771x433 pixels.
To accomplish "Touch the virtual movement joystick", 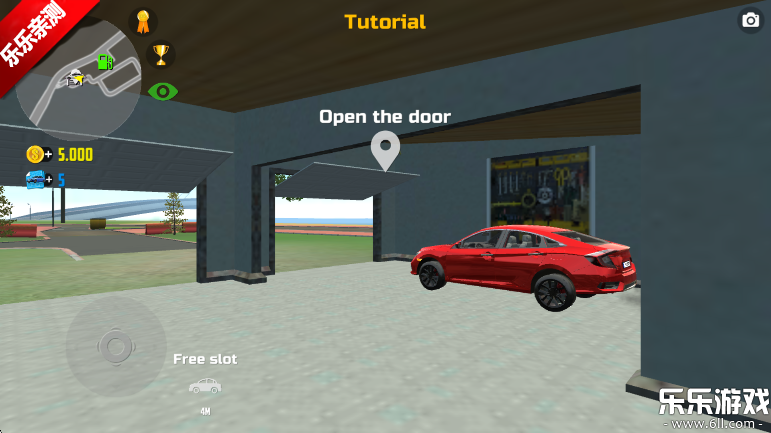I will click(115, 346).
